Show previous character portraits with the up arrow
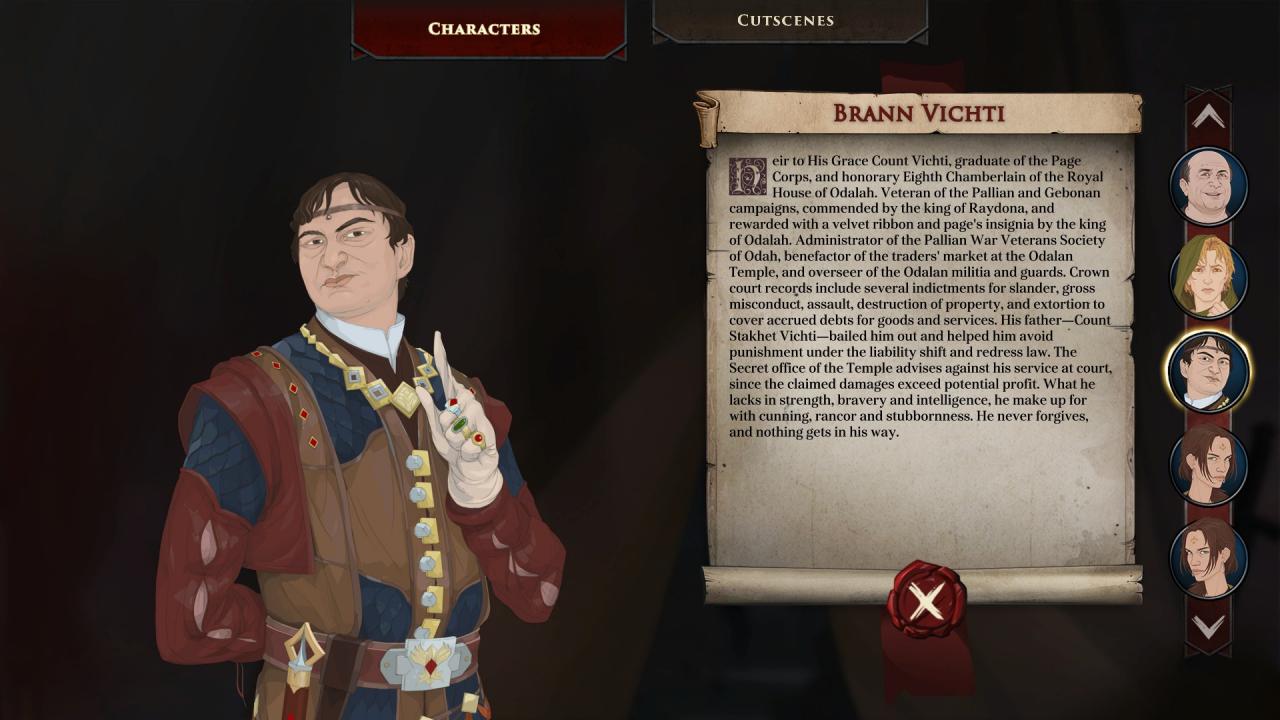The height and width of the screenshot is (720, 1280). pos(1208,116)
